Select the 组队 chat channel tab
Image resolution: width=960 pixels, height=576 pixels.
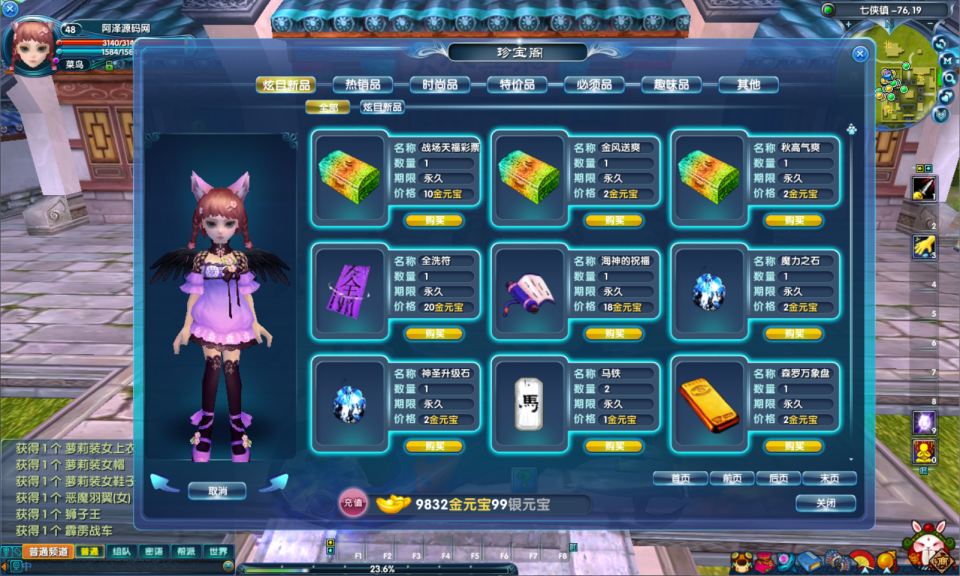point(121,551)
